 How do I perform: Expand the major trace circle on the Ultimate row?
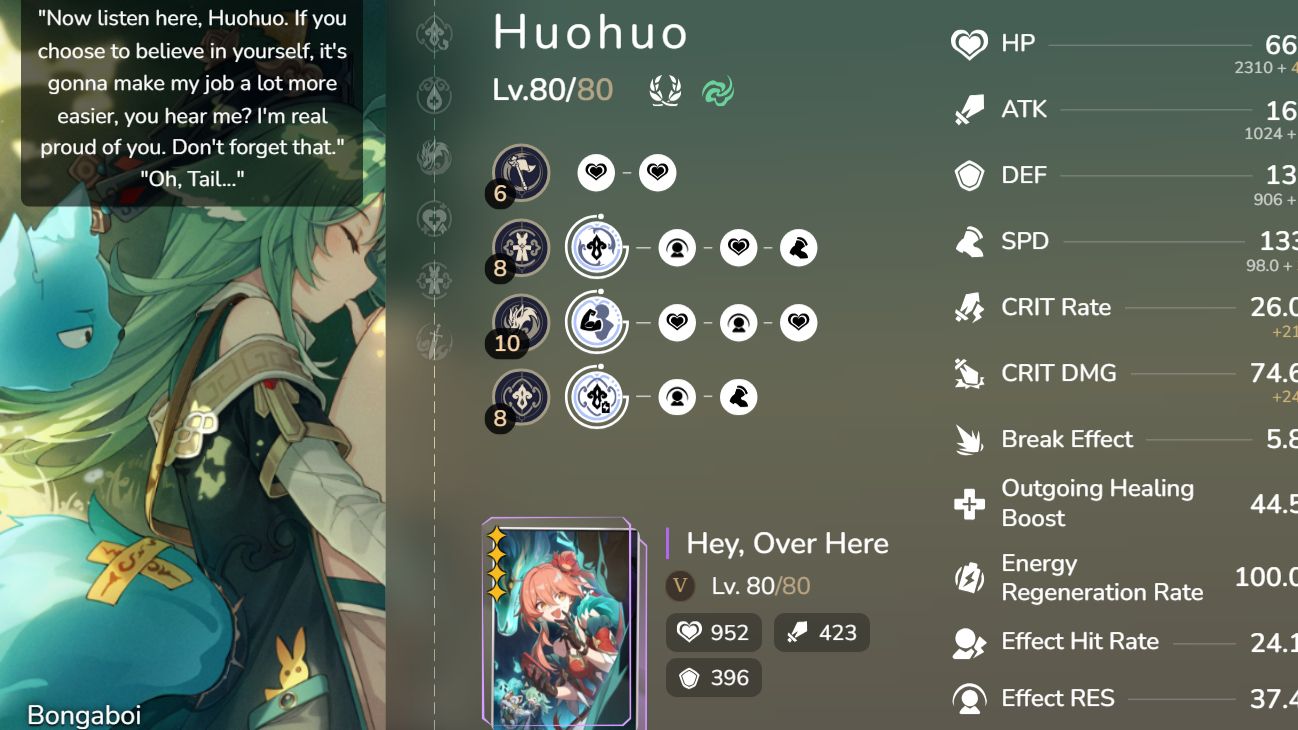[x=596, y=322]
